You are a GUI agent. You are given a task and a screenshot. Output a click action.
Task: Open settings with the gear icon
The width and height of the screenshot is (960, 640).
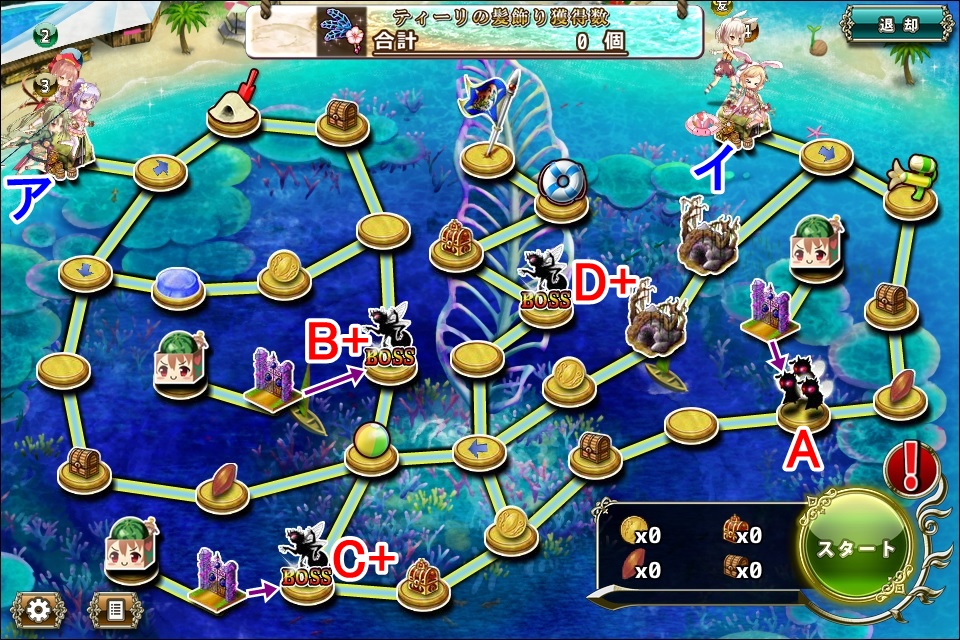click(x=39, y=608)
